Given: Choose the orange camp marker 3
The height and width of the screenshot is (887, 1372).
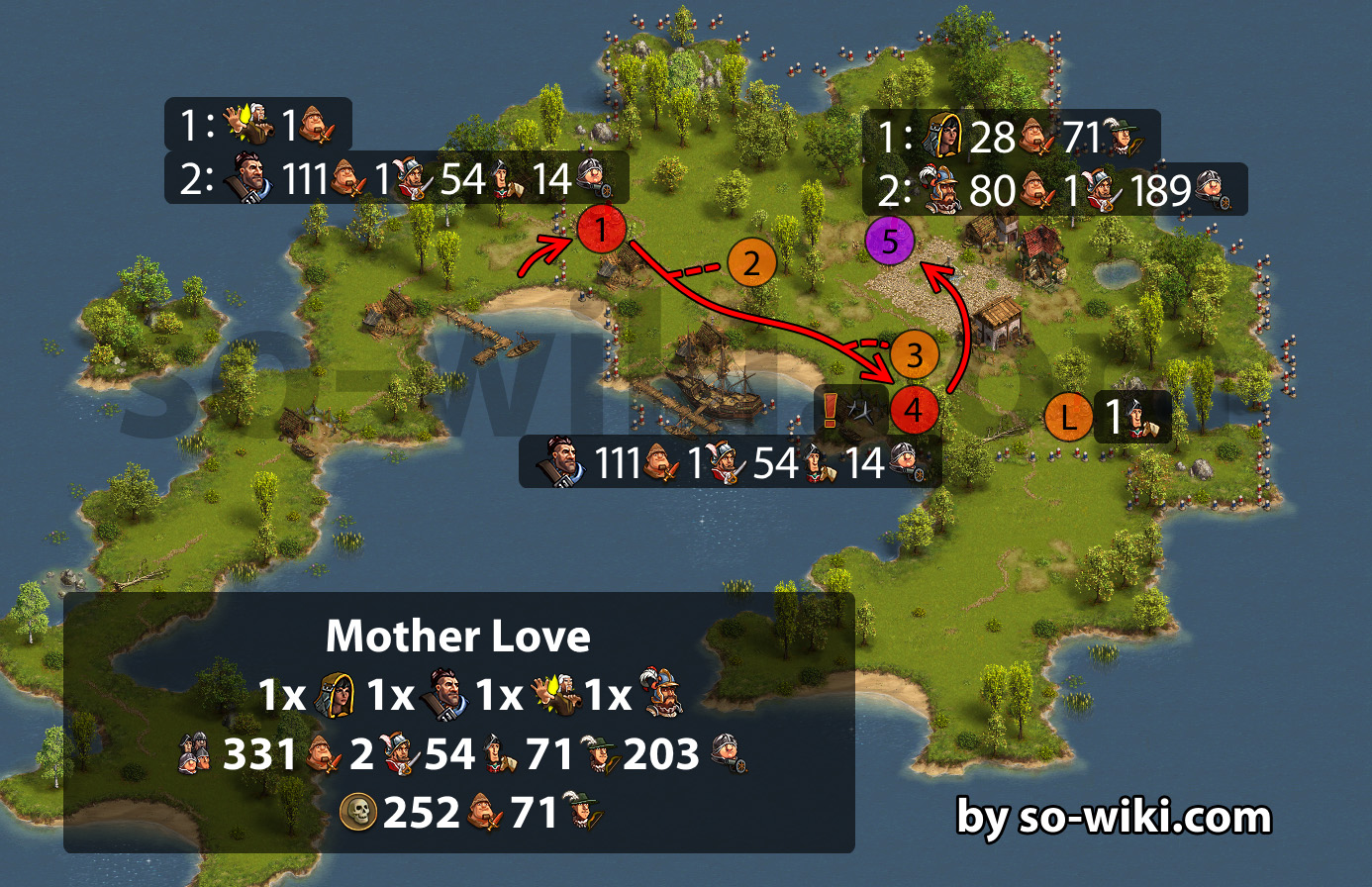Looking at the screenshot, I should pyautogui.click(x=914, y=355).
